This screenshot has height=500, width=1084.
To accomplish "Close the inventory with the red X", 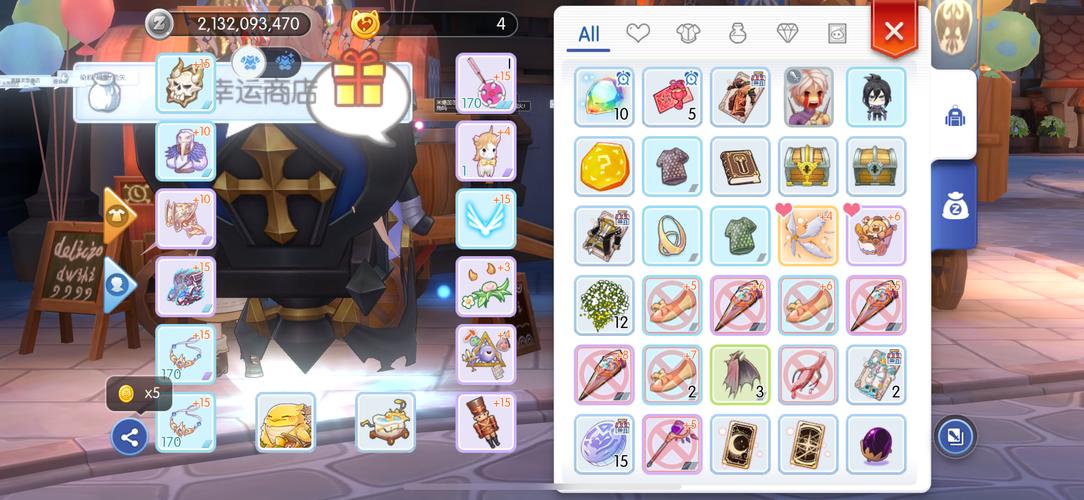I will tap(893, 31).
